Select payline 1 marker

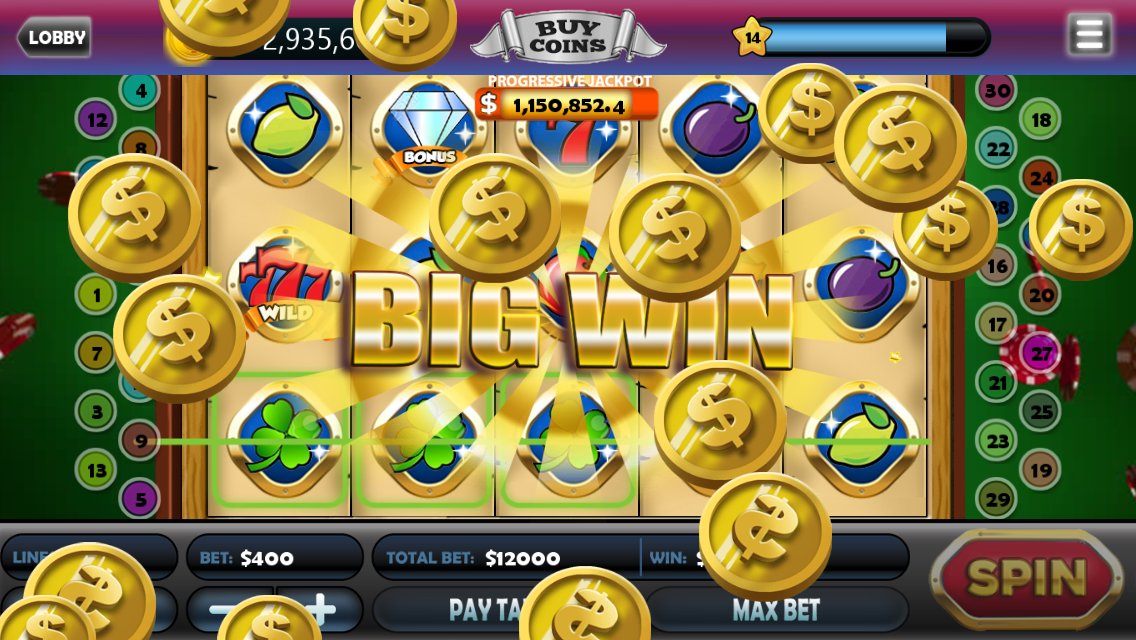click(97, 295)
